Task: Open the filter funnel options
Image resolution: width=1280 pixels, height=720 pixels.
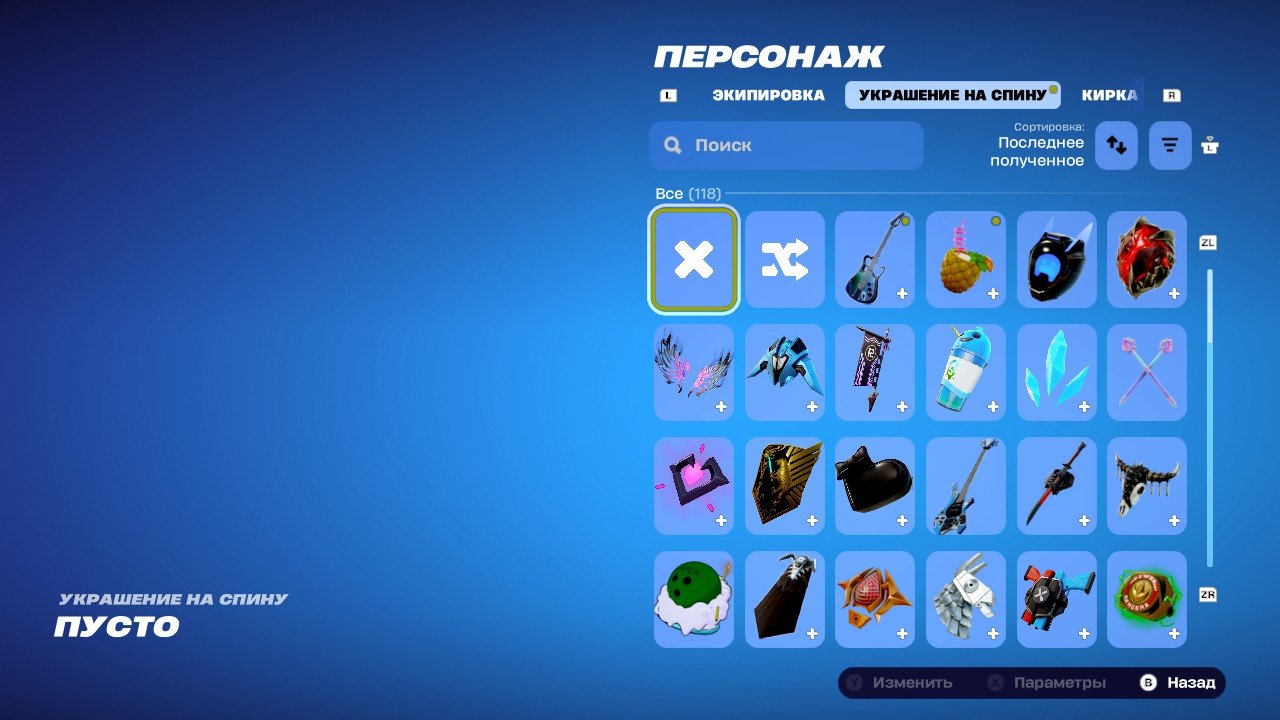Action: tap(1169, 145)
